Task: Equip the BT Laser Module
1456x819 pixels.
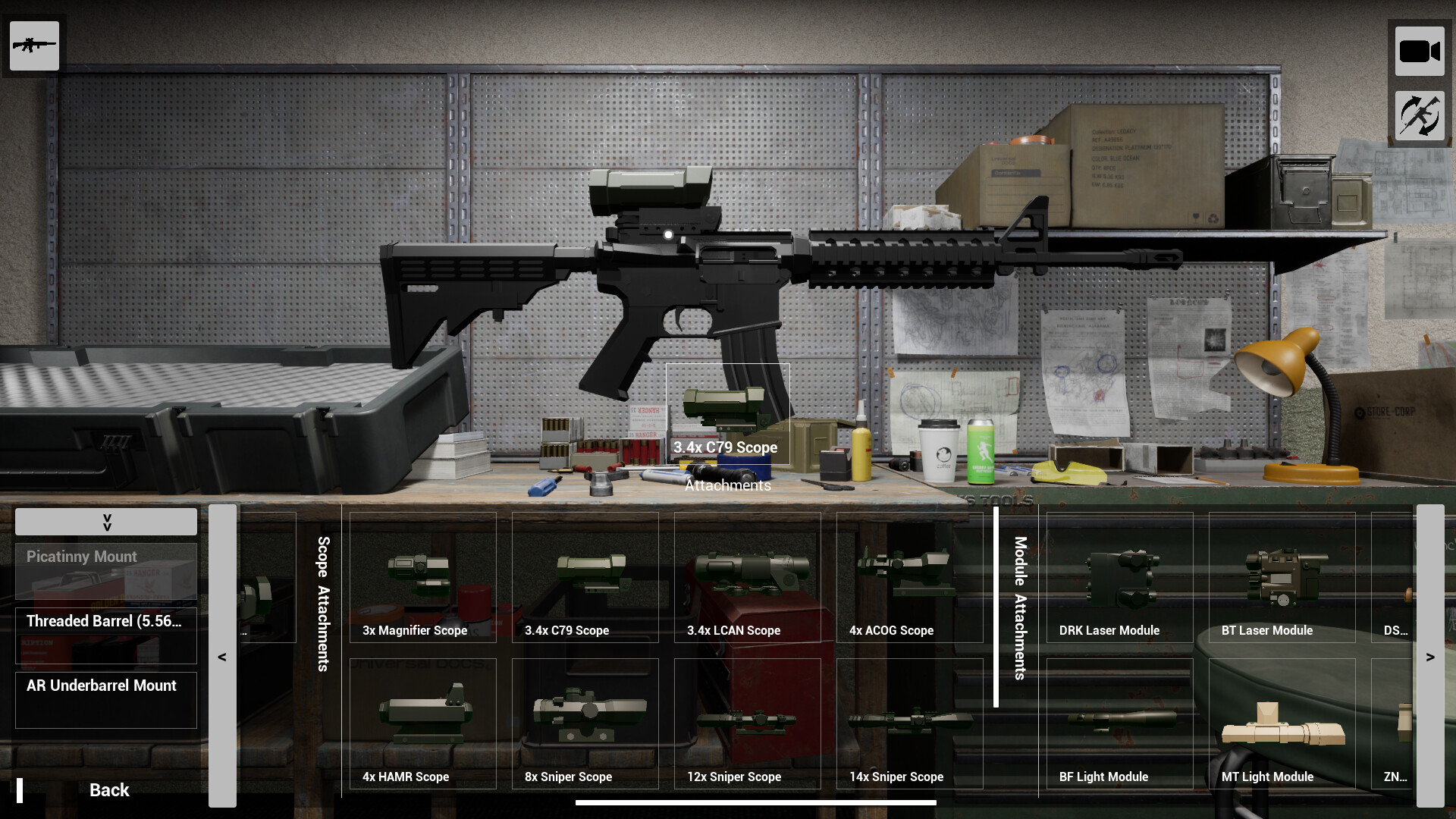Action: 1281,584
